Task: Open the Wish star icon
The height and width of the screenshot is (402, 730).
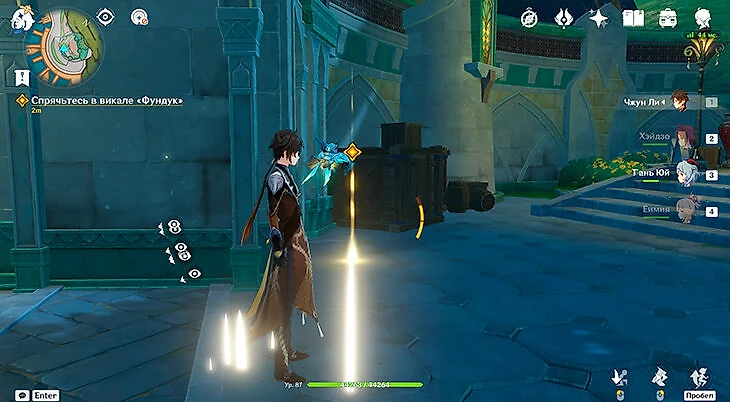Action: point(599,18)
